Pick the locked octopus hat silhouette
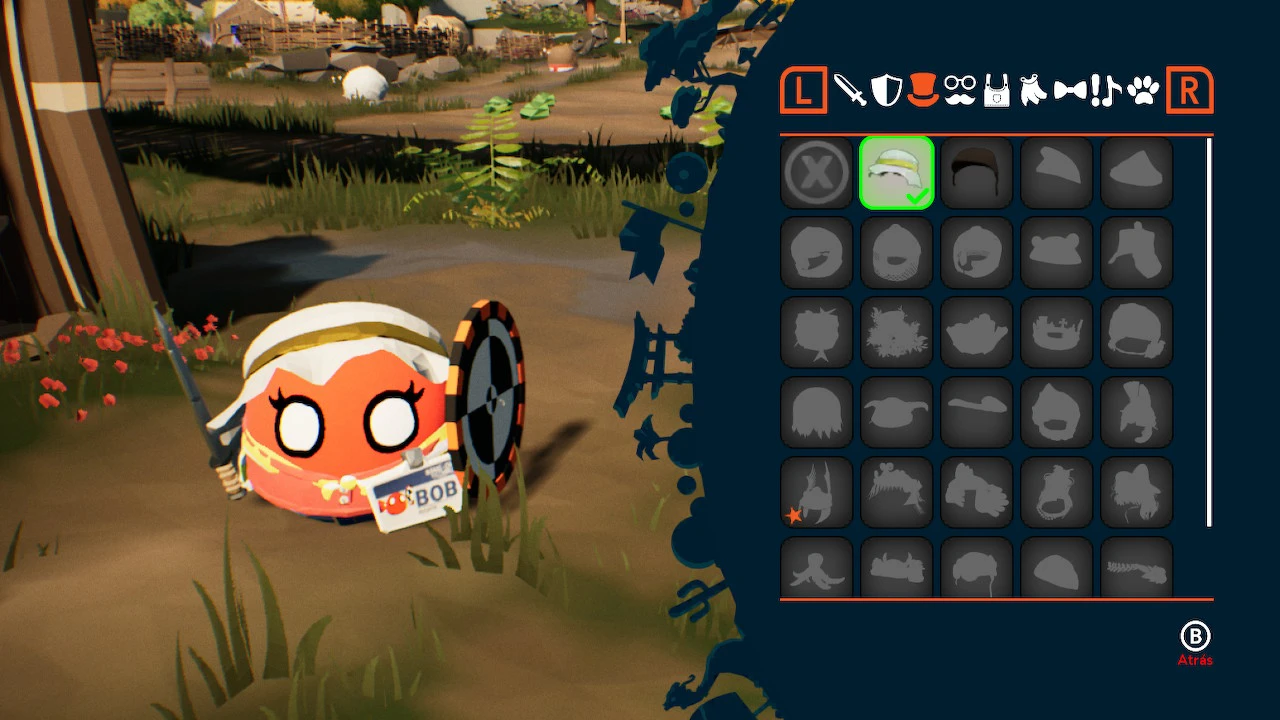 coord(817,567)
